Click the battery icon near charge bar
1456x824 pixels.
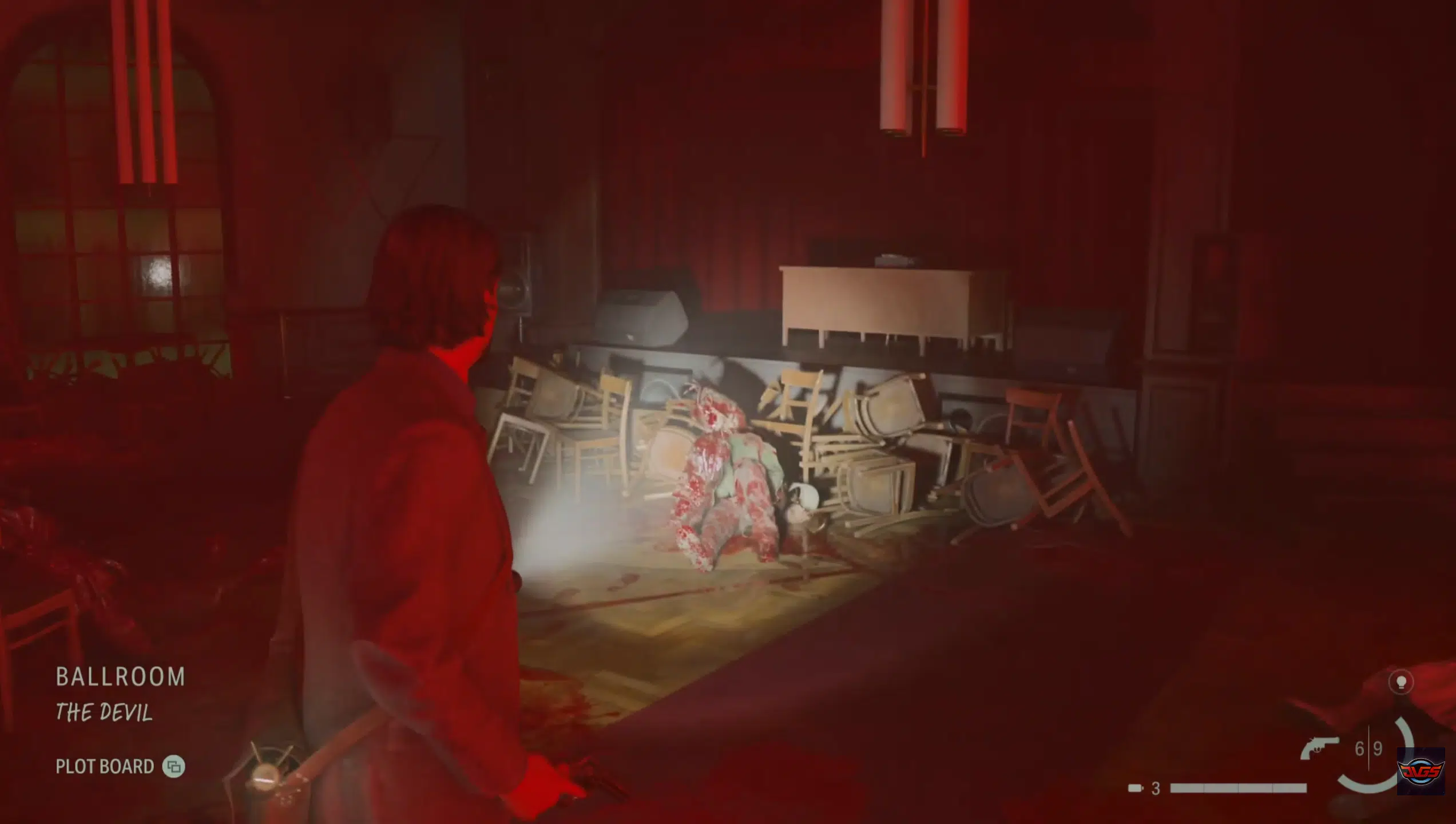1135,788
